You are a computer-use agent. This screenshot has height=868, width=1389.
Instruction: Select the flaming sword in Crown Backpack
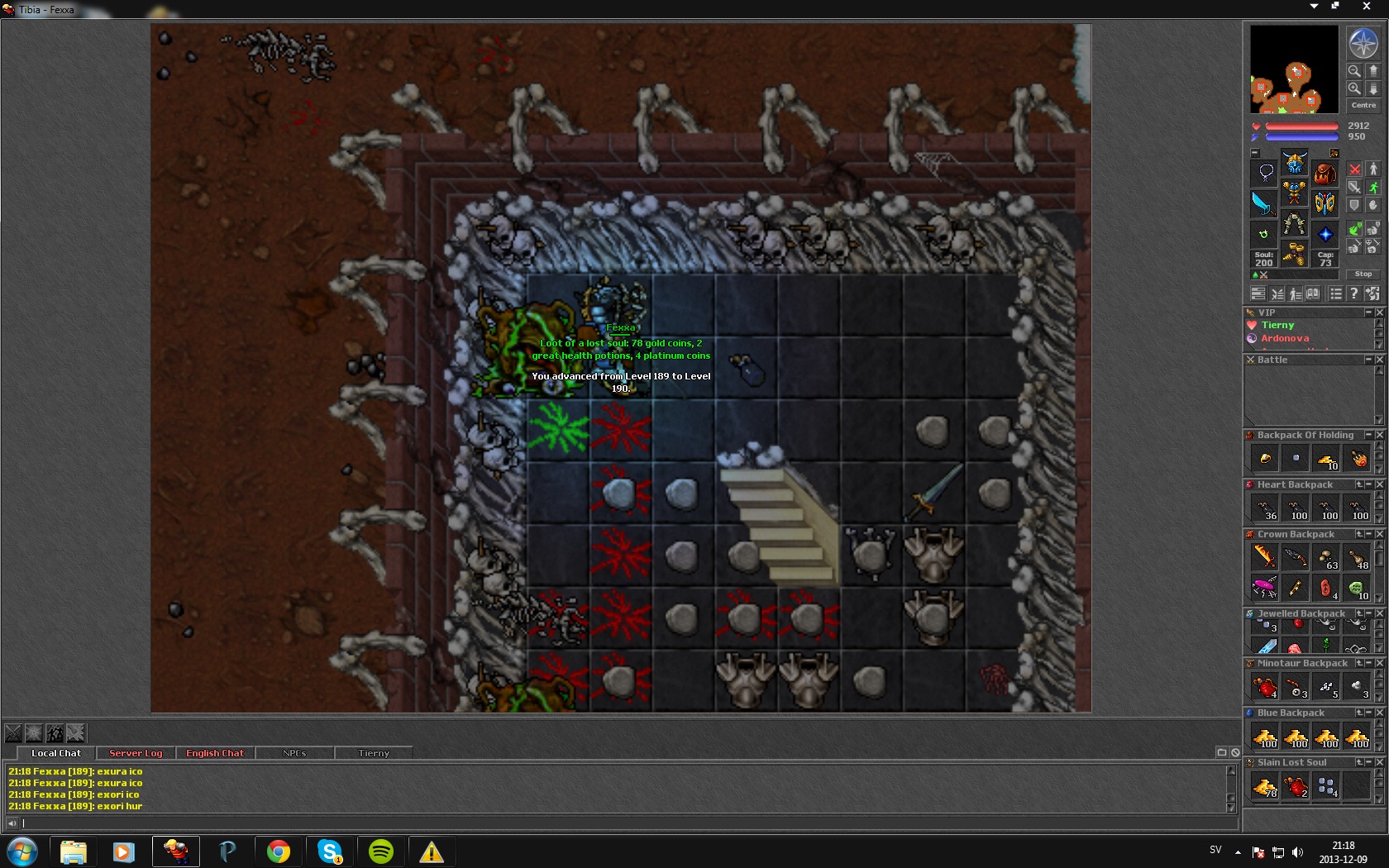point(1265,556)
